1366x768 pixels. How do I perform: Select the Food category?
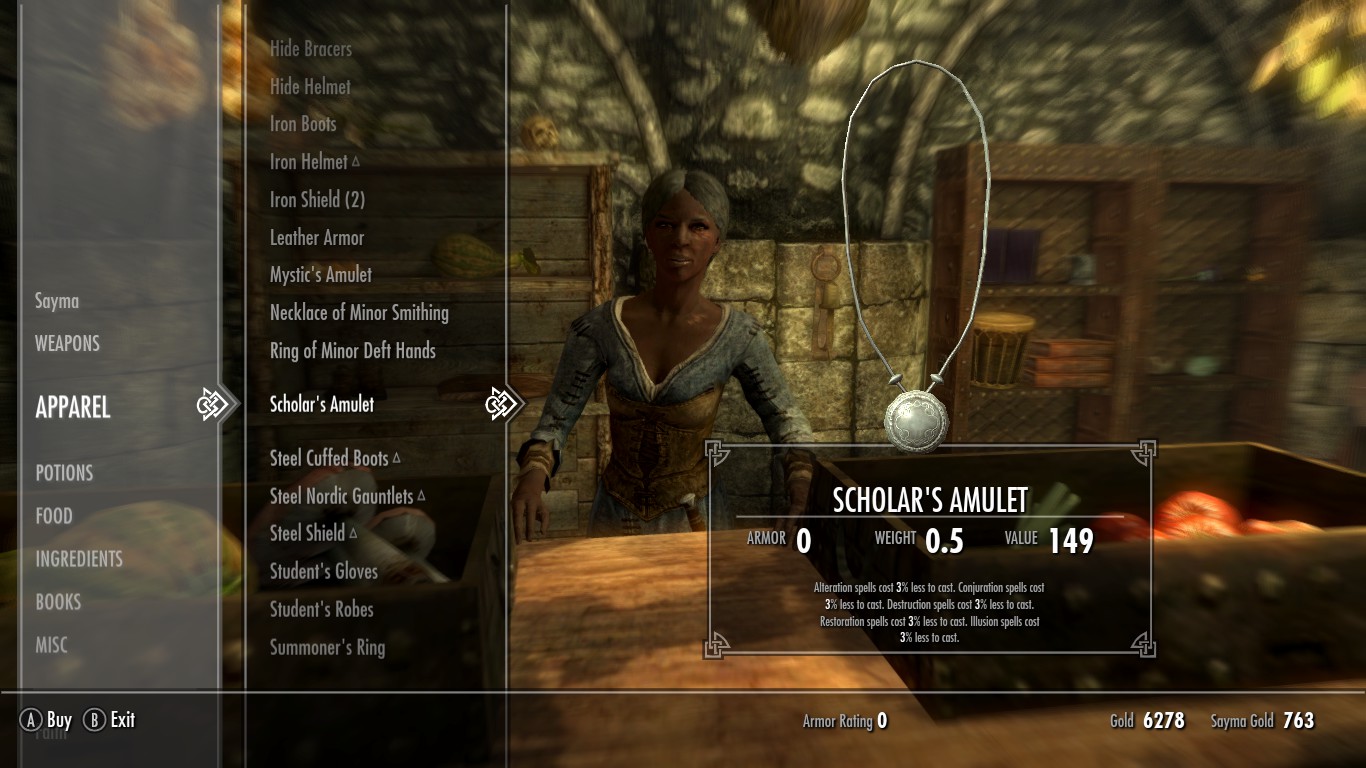(54, 516)
